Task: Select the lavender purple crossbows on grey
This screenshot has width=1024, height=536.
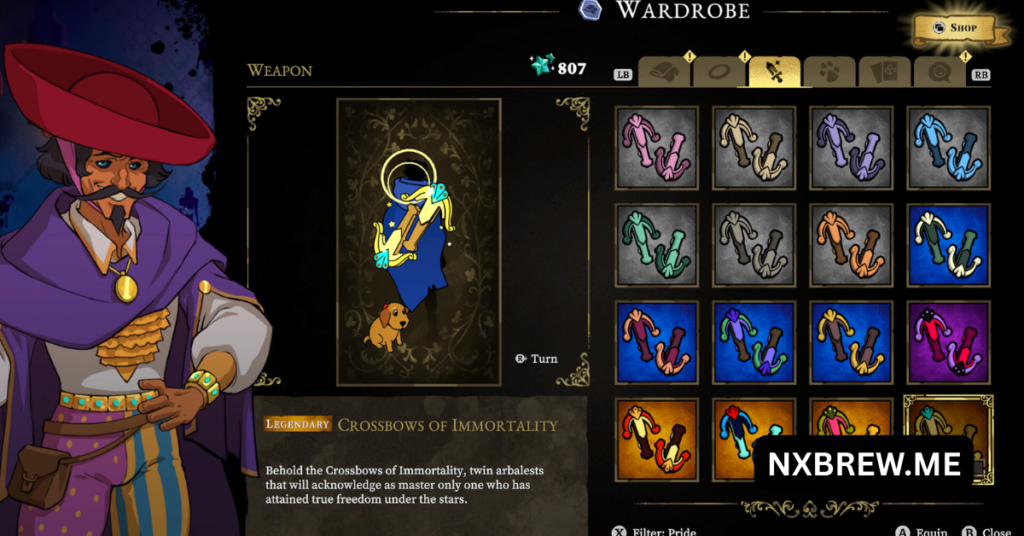Action: 851,148
